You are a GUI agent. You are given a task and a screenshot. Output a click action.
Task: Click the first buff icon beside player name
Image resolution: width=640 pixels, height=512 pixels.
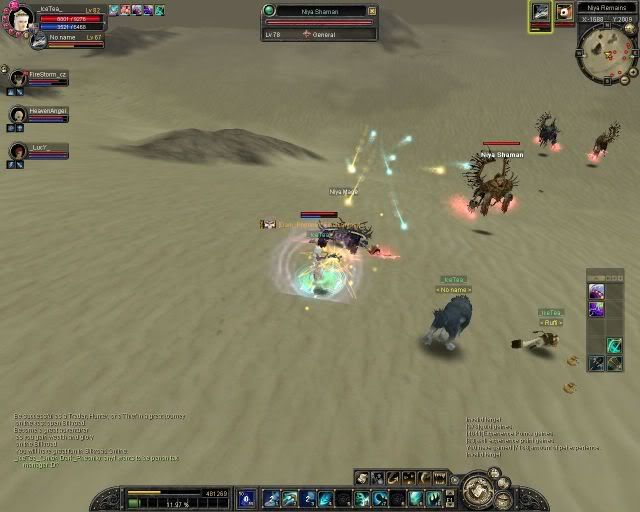(113, 10)
